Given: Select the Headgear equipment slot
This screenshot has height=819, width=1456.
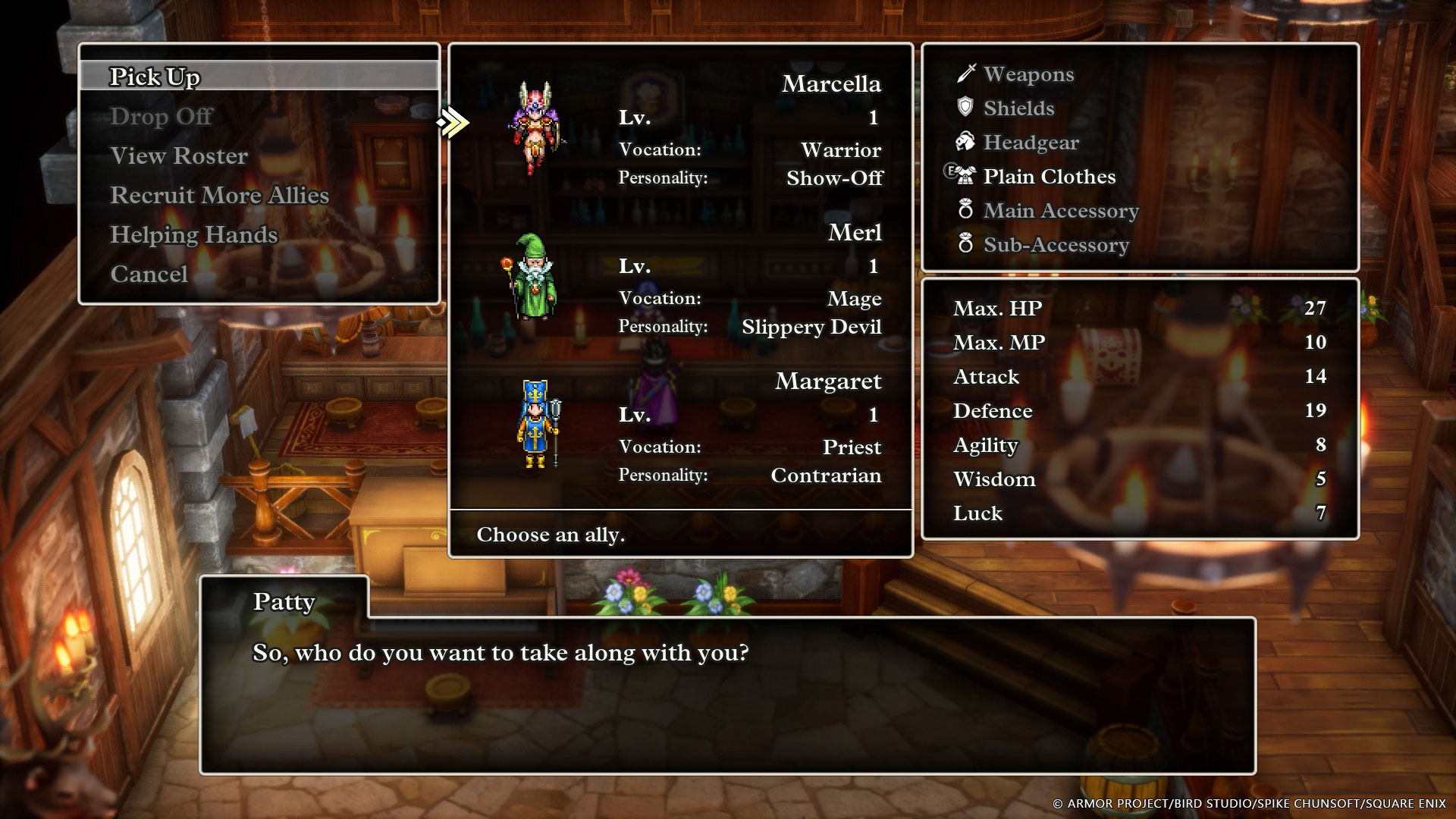Looking at the screenshot, I should pos(1031,143).
